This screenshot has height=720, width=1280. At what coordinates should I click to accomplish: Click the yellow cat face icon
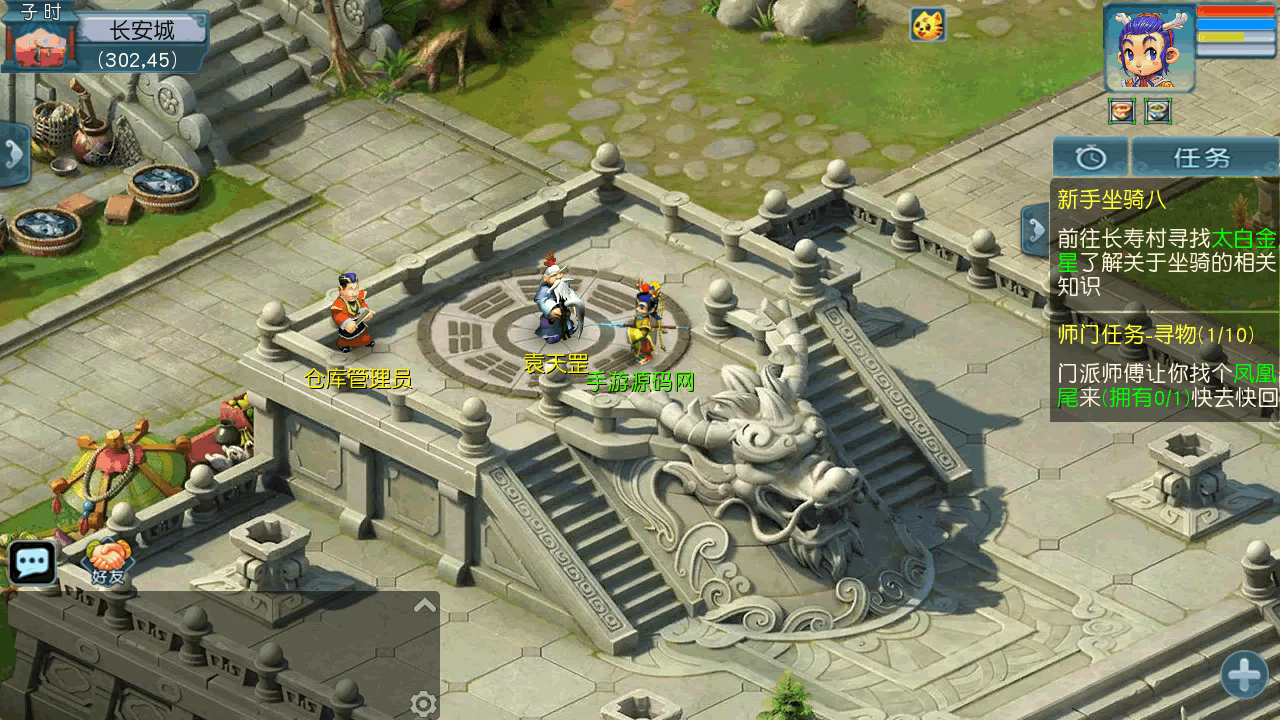[928, 25]
